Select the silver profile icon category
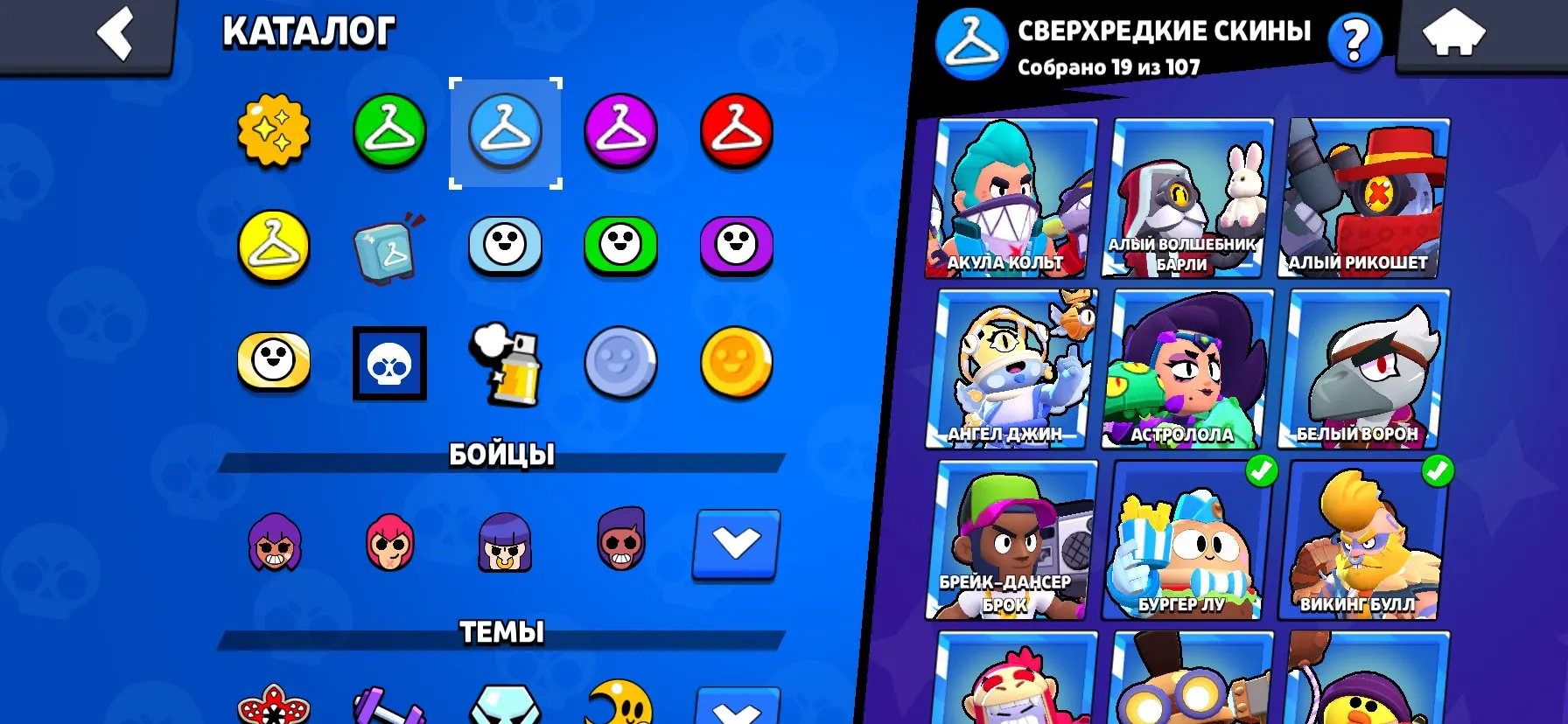The image size is (1568, 724). pos(621,363)
